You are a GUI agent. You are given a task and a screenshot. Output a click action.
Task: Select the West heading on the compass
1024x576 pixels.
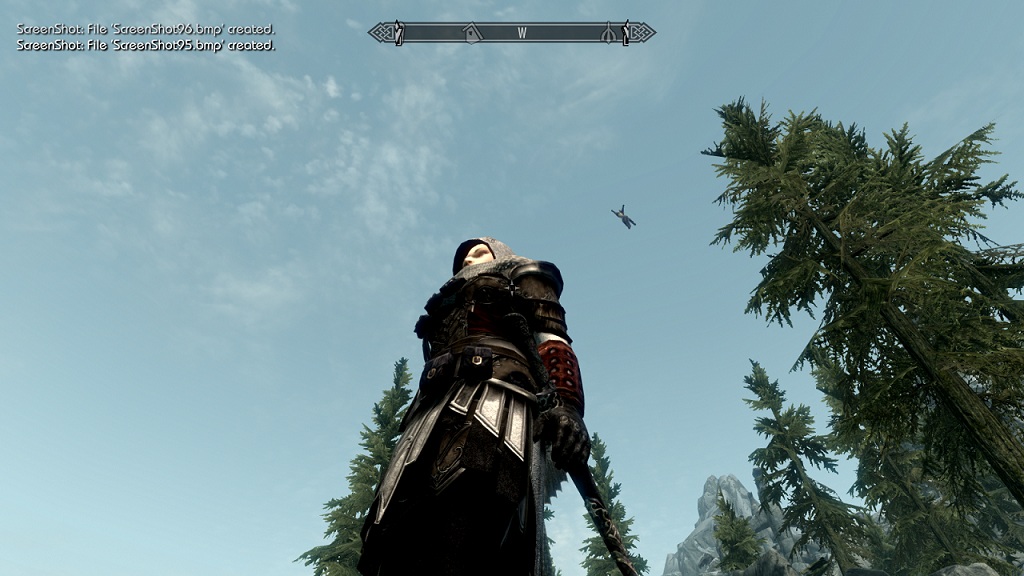(521, 33)
